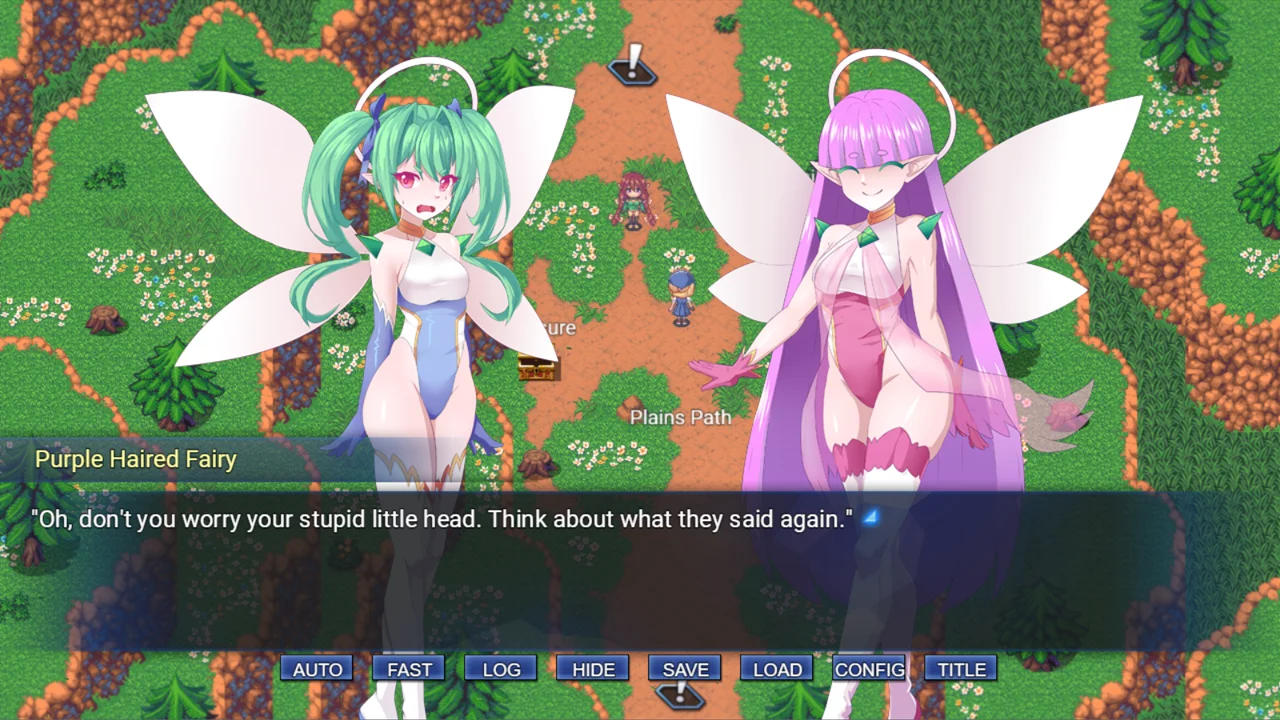Screen dimensions: 1280x720
Task: Return to the TITLE screen
Action: (961, 669)
